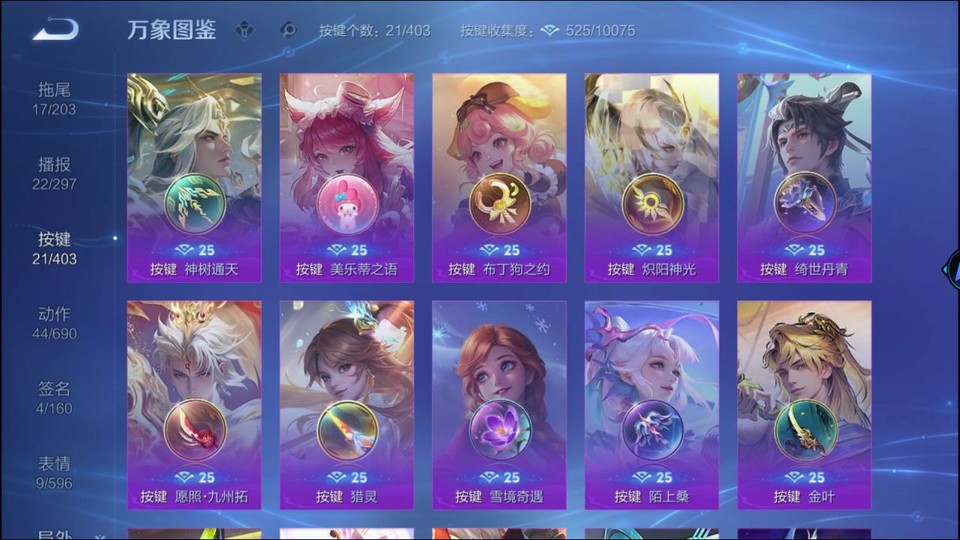Show the 动作 category tab

point(54,323)
